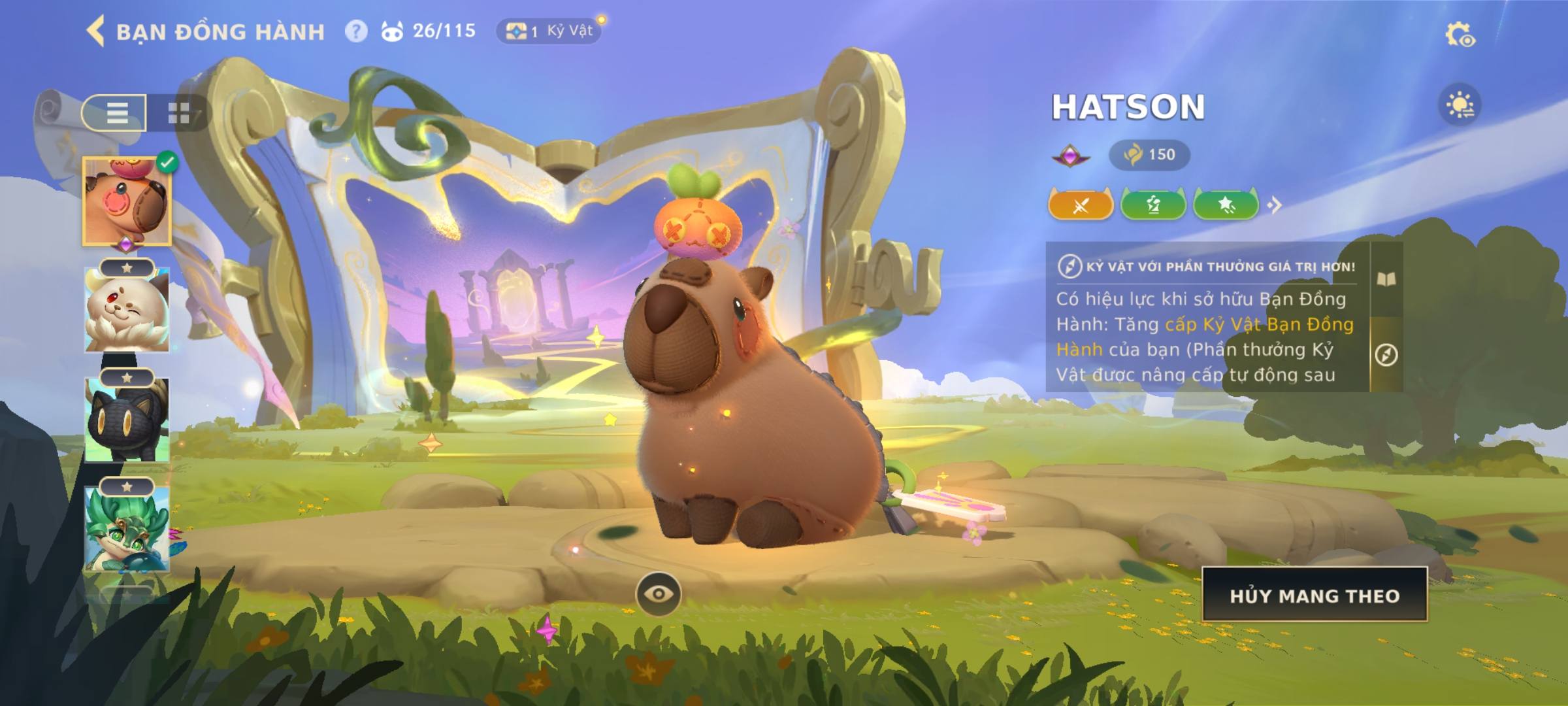
Task: Switch to the list view layout
Action: pos(116,113)
